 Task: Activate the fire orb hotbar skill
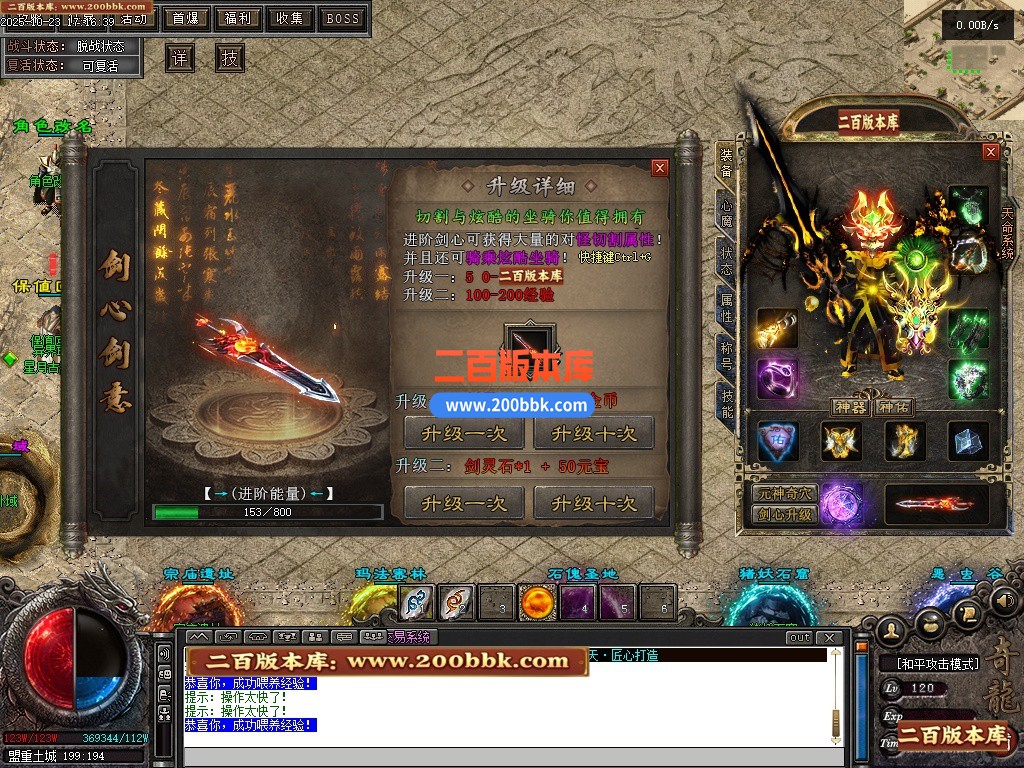coord(537,603)
